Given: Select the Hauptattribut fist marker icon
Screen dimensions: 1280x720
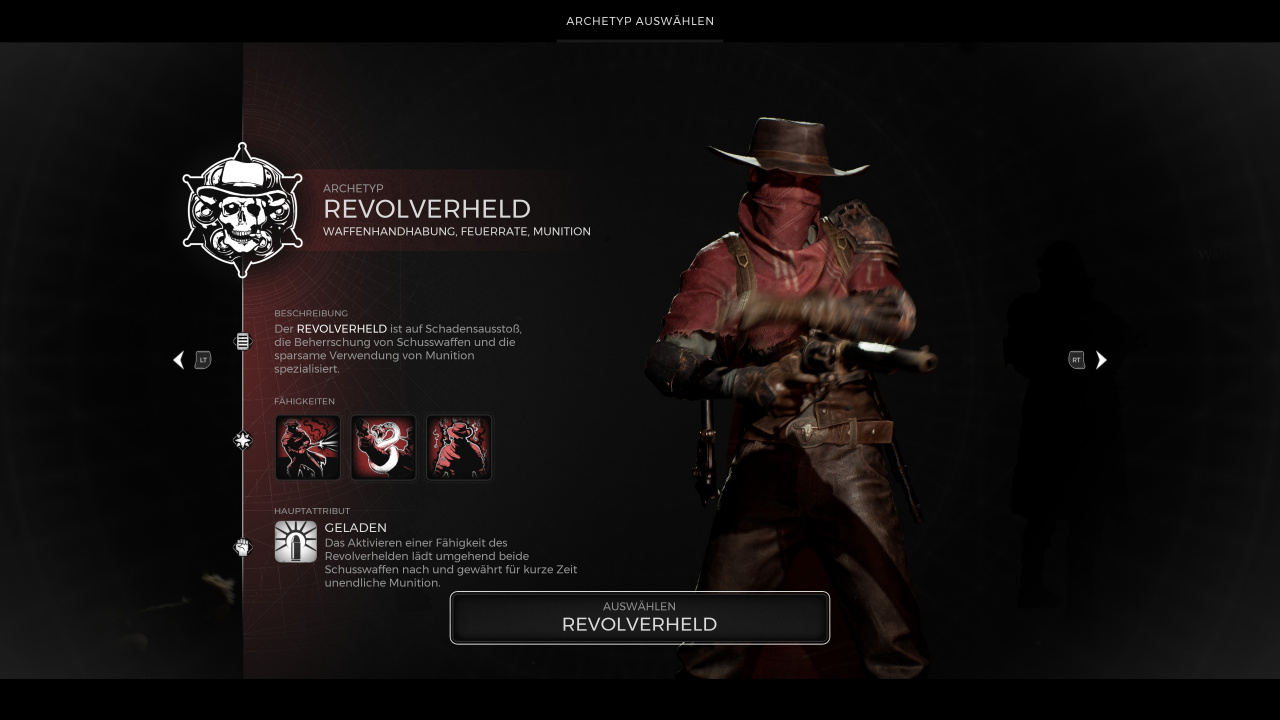Looking at the screenshot, I should [242, 547].
